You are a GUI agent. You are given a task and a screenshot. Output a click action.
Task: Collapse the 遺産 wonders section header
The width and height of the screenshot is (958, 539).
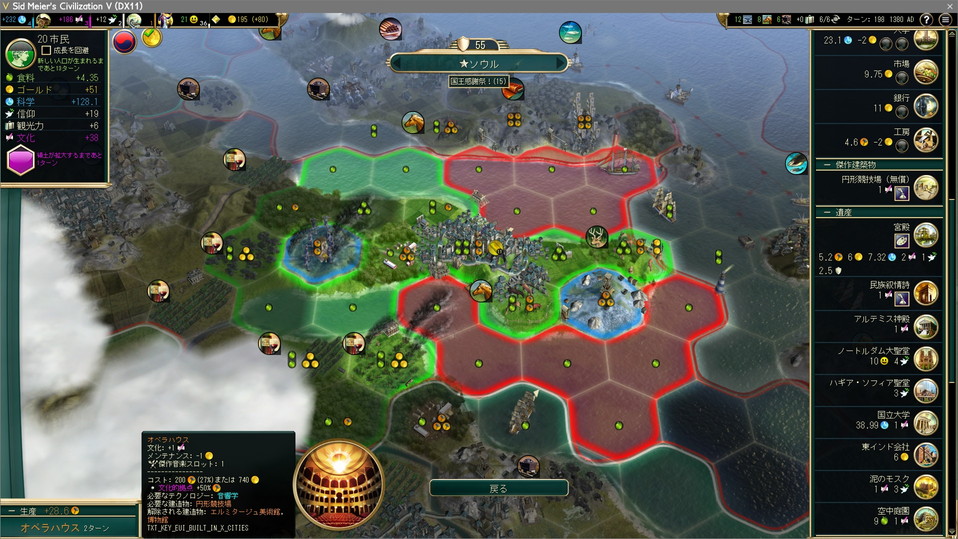coord(827,212)
